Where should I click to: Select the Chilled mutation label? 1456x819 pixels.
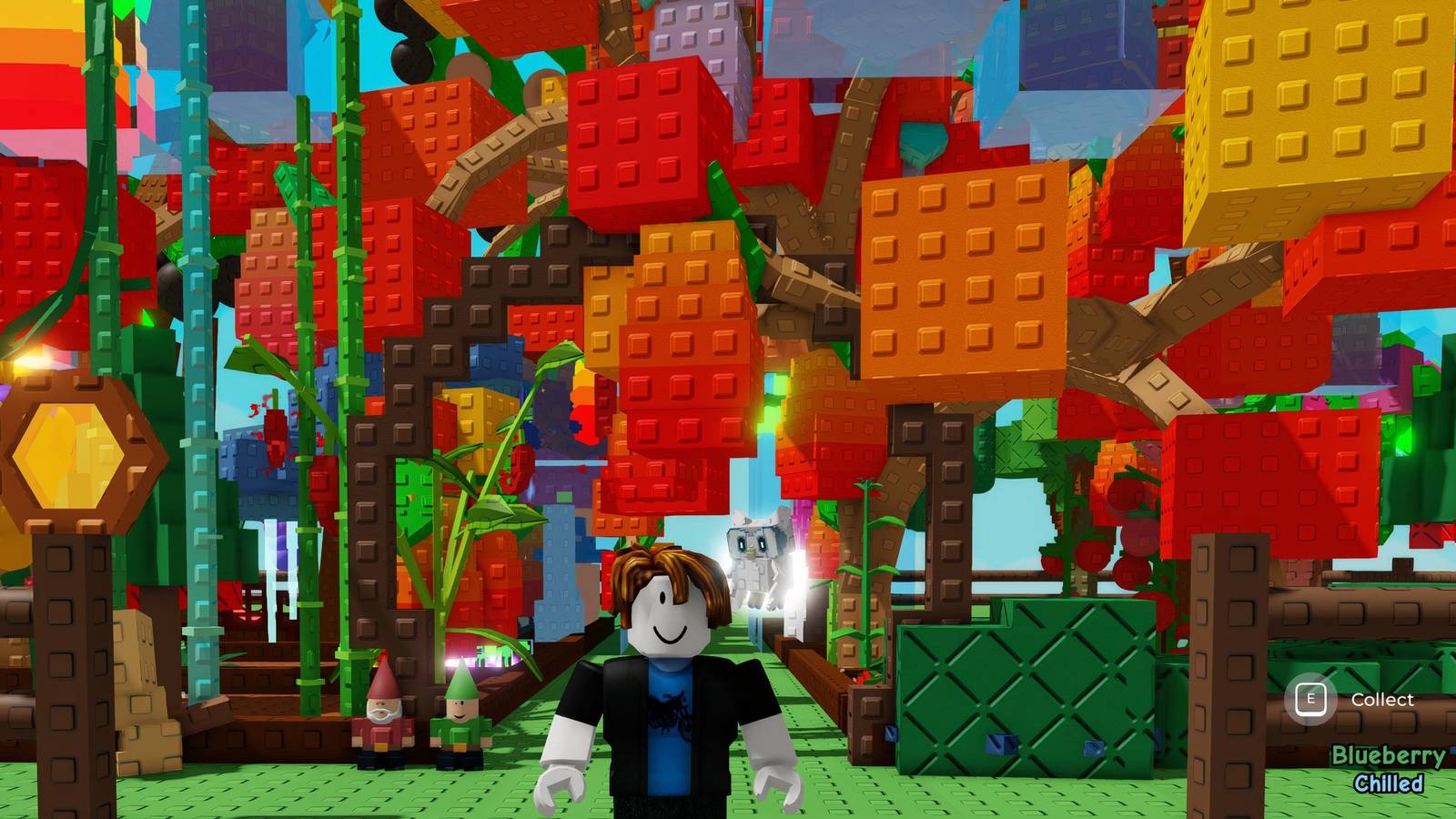[1390, 781]
